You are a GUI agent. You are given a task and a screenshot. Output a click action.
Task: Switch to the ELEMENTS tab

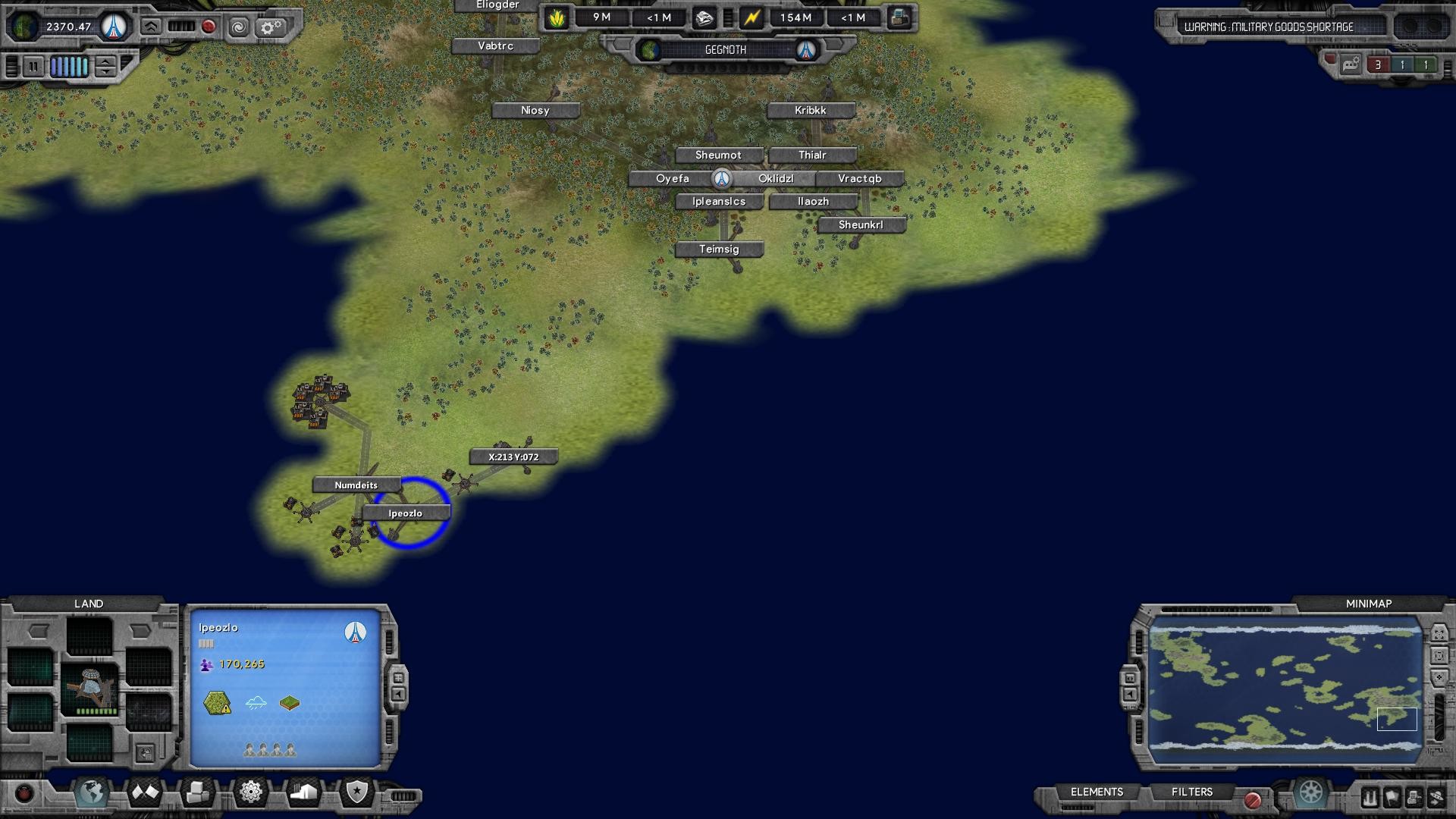tap(1097, 792)
